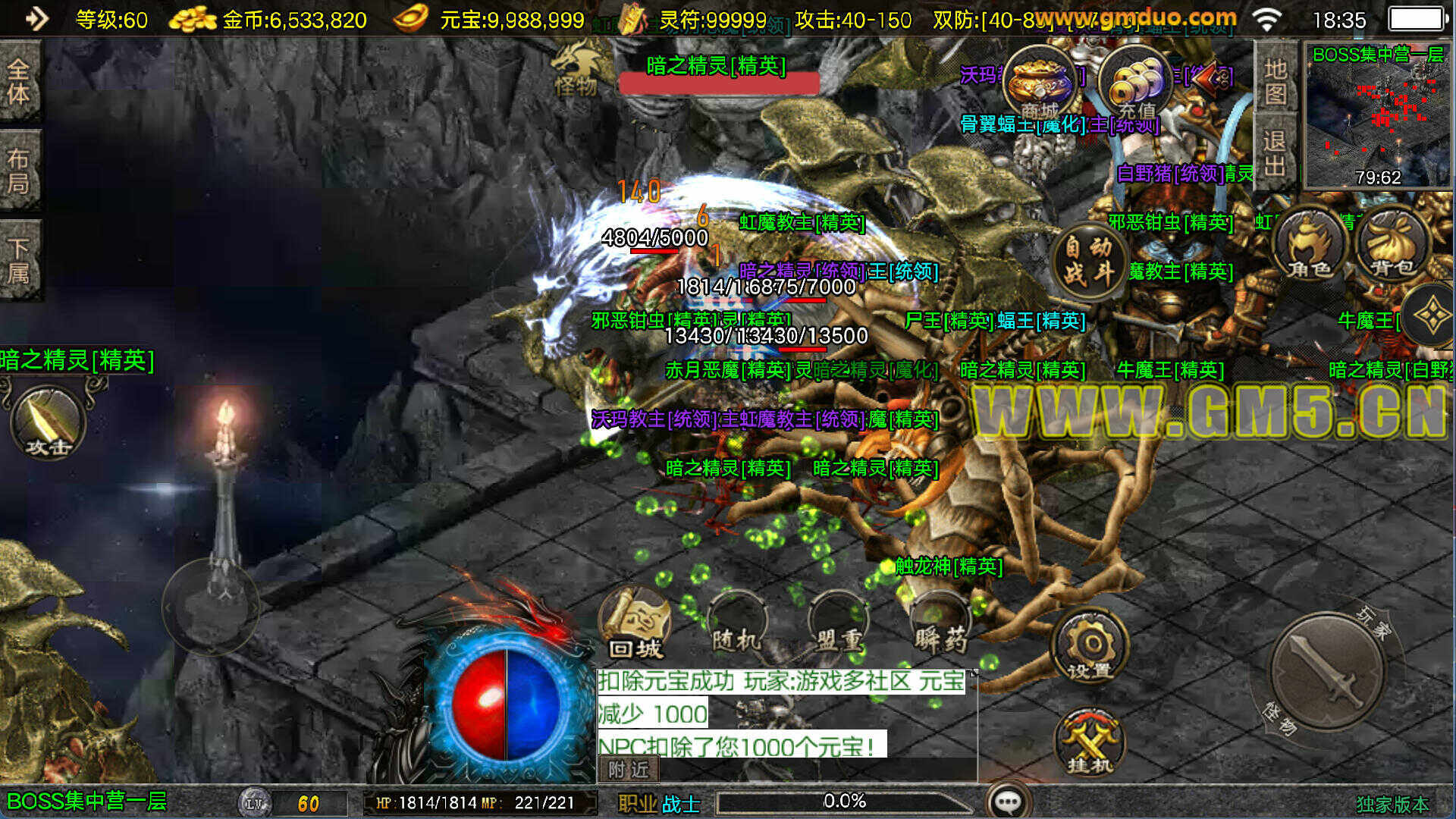This screenshot has width=1456, height=819.
Task: Use the 瞬药 instant potion button
Action: point(940,626)
